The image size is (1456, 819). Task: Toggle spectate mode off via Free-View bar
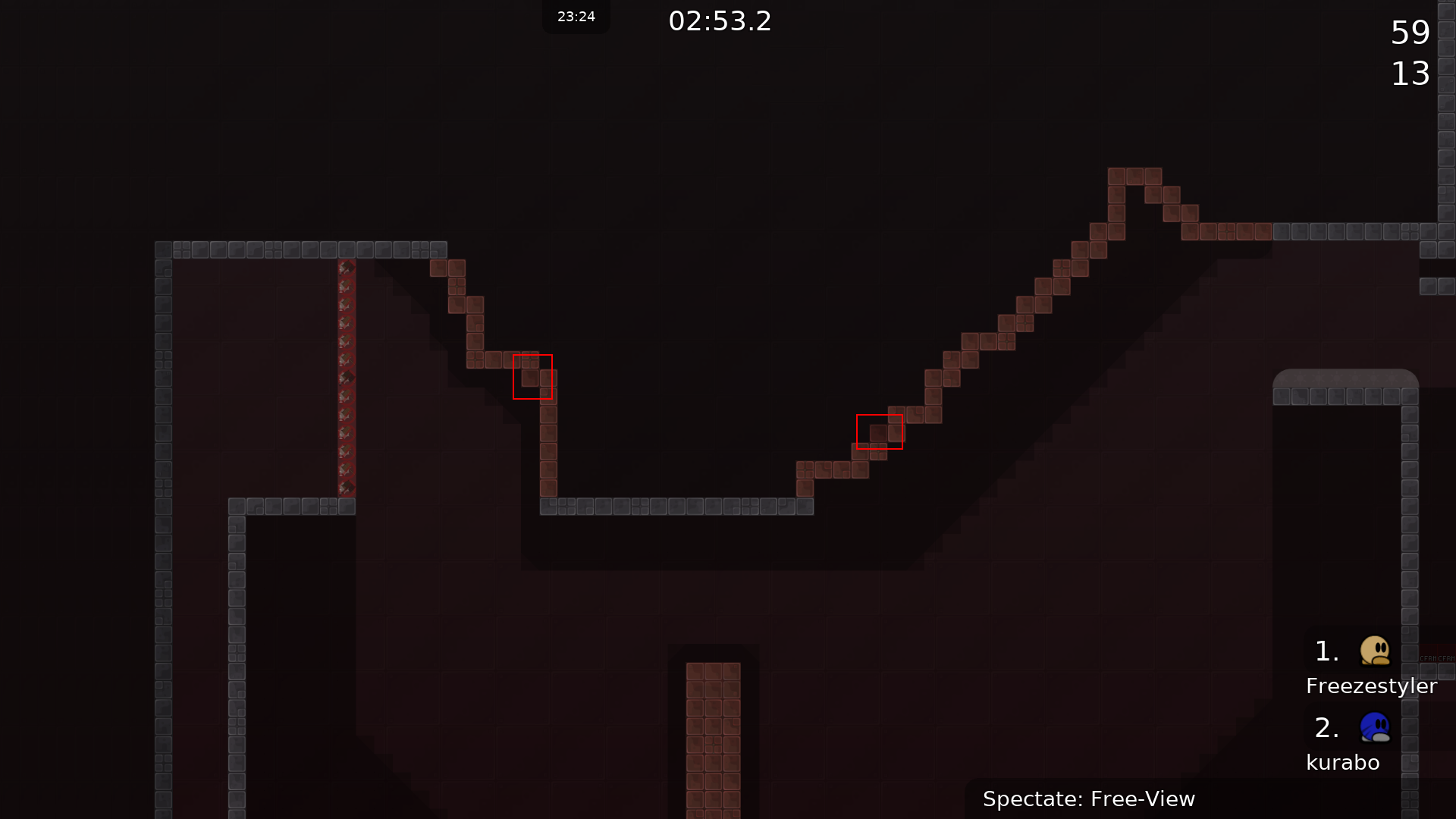click(1089, 799)
